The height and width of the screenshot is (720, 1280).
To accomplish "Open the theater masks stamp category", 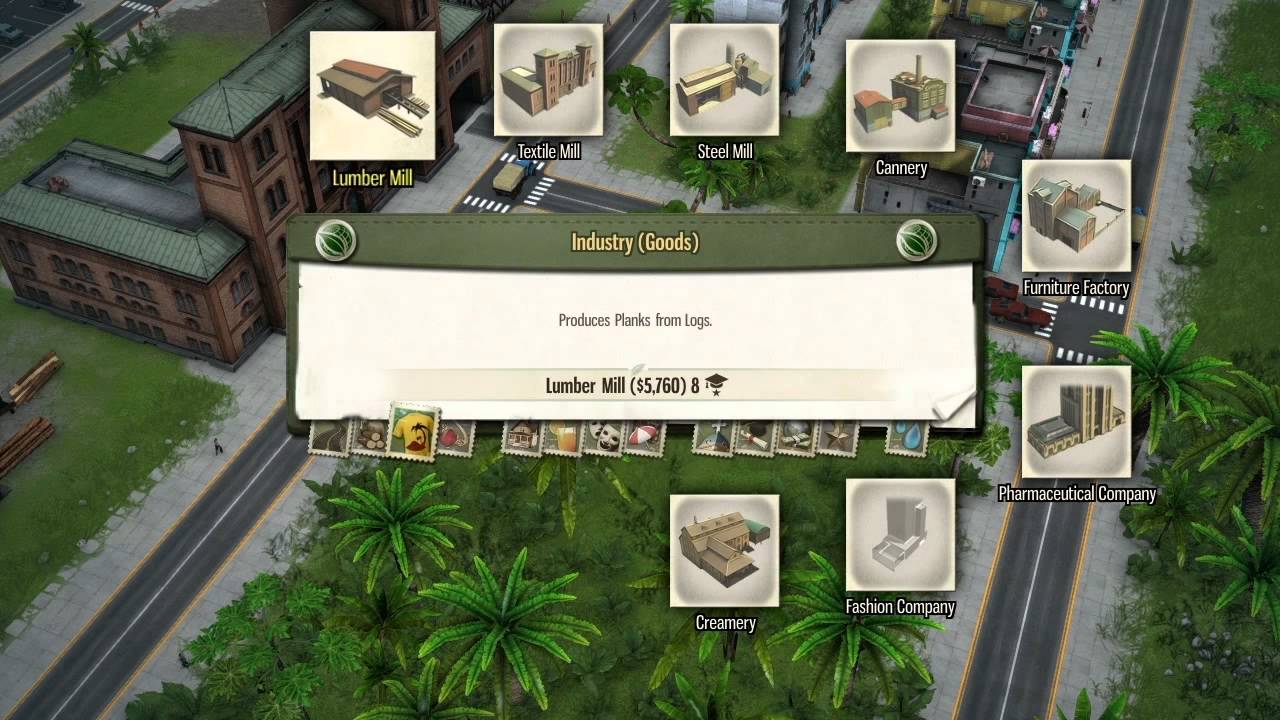I will click(x=601, y=438).
